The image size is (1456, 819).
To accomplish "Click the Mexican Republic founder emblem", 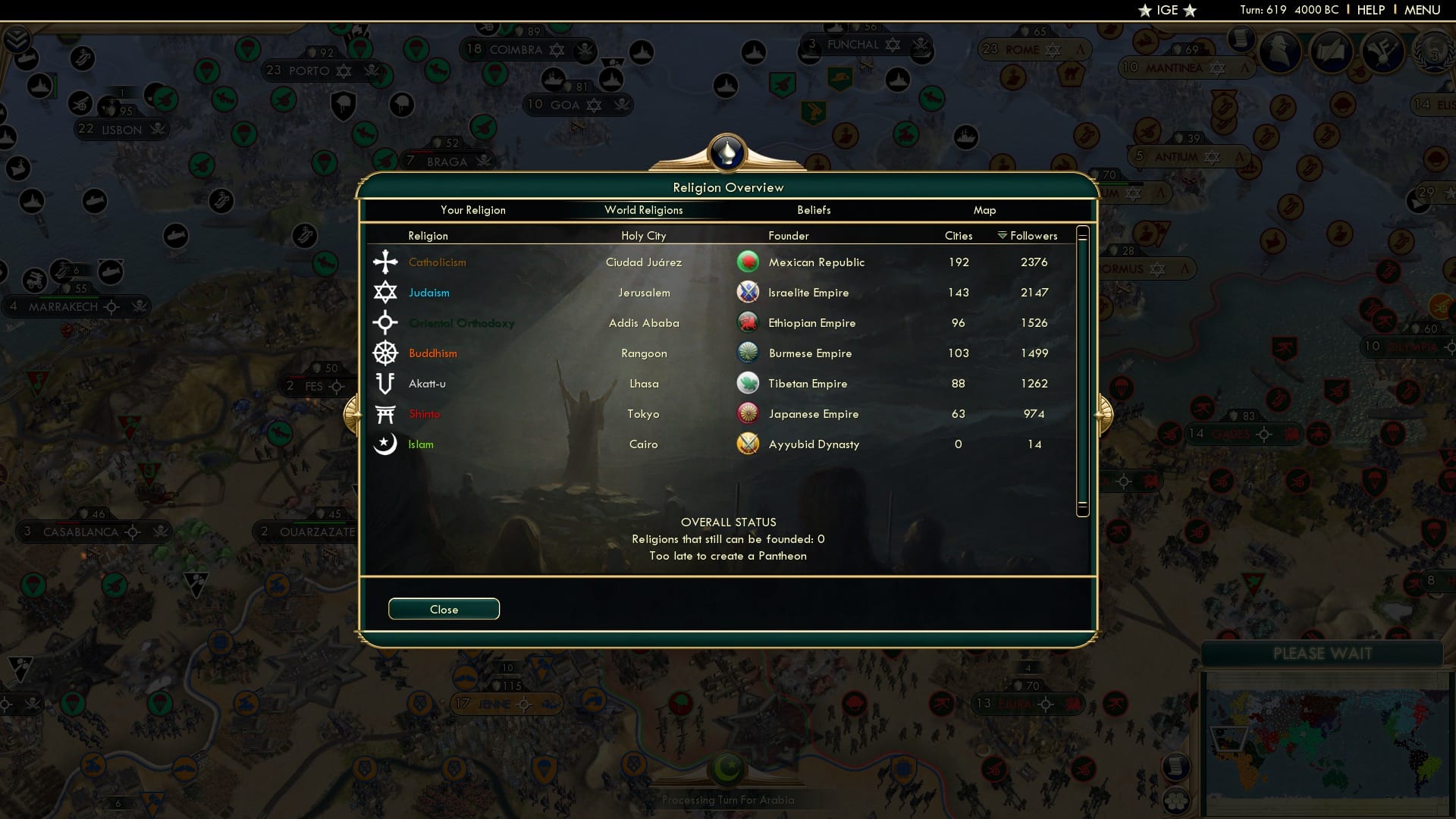I will point(748,262).
